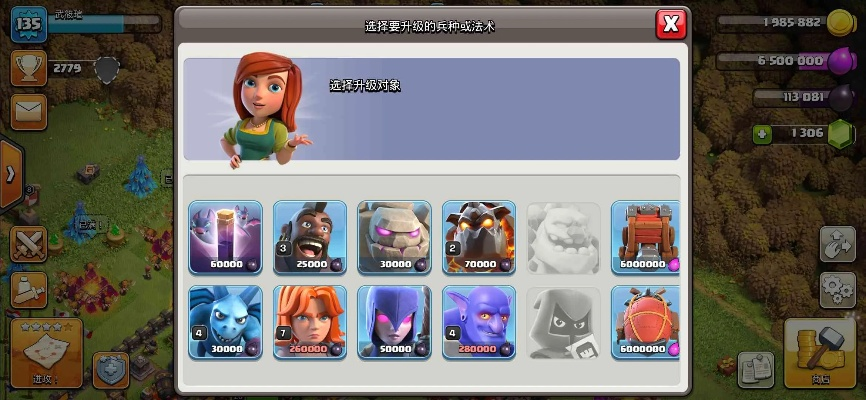The height and width of the screenshot is (400, 866).
Task: Open the Shop with the hammer icon
Action: tap(820, 353)
